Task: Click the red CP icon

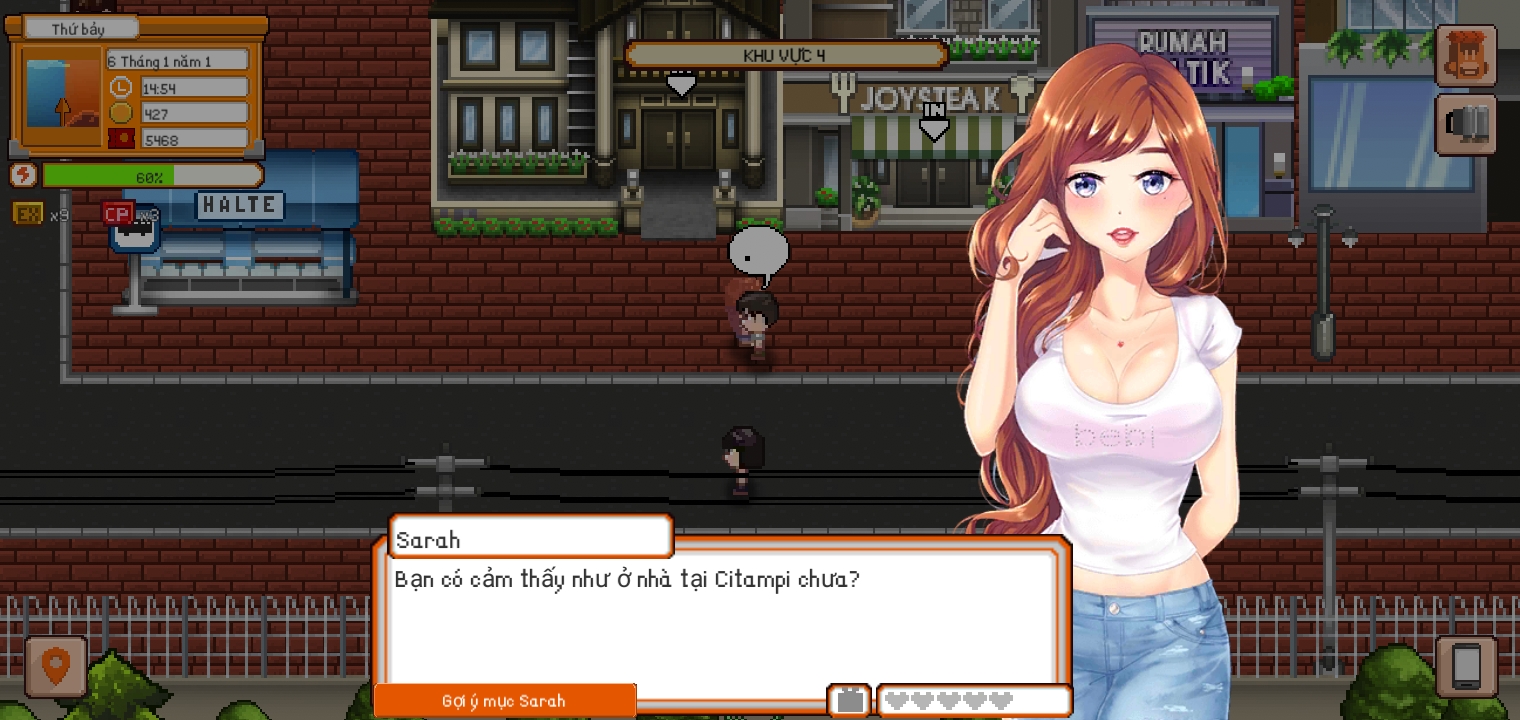Action: 118,213
